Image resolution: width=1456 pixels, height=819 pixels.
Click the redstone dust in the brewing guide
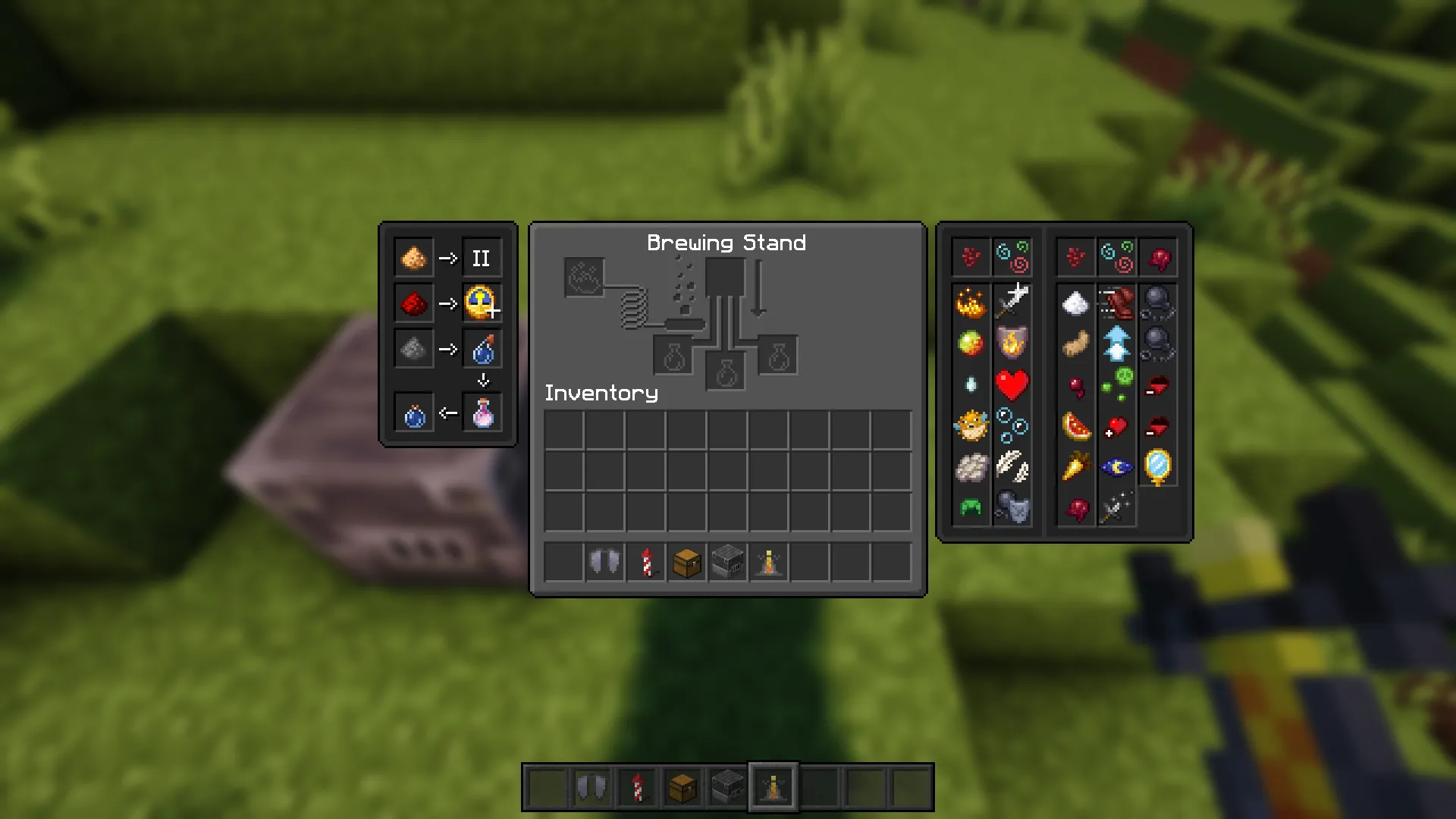coord(413,303)
